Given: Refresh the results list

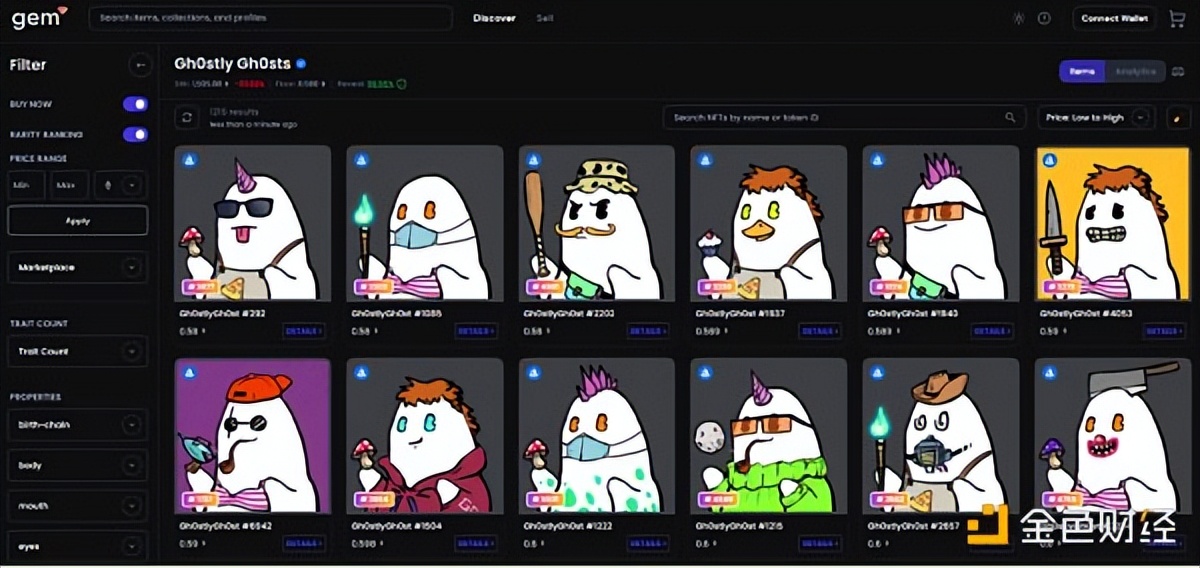Looking at the screenshot, I should 186,118.
